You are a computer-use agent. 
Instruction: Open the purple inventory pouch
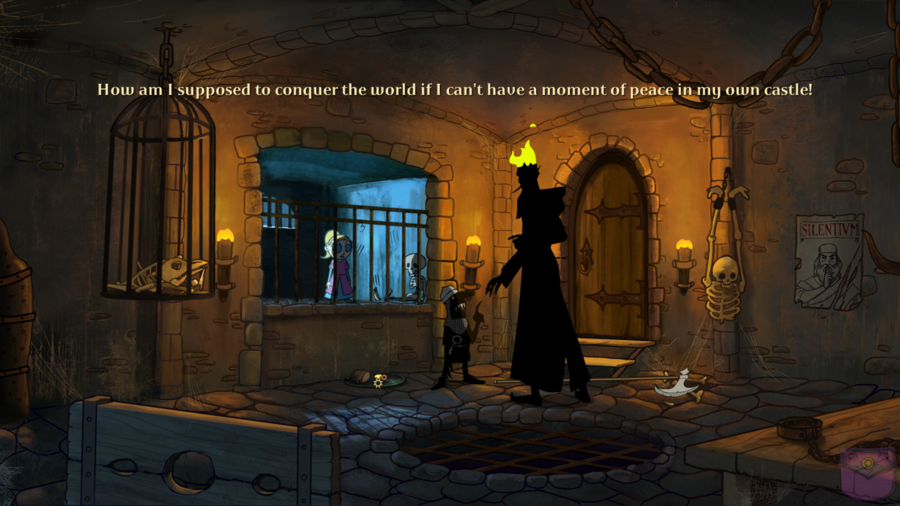pyautogui.click(x=866, y=473)
